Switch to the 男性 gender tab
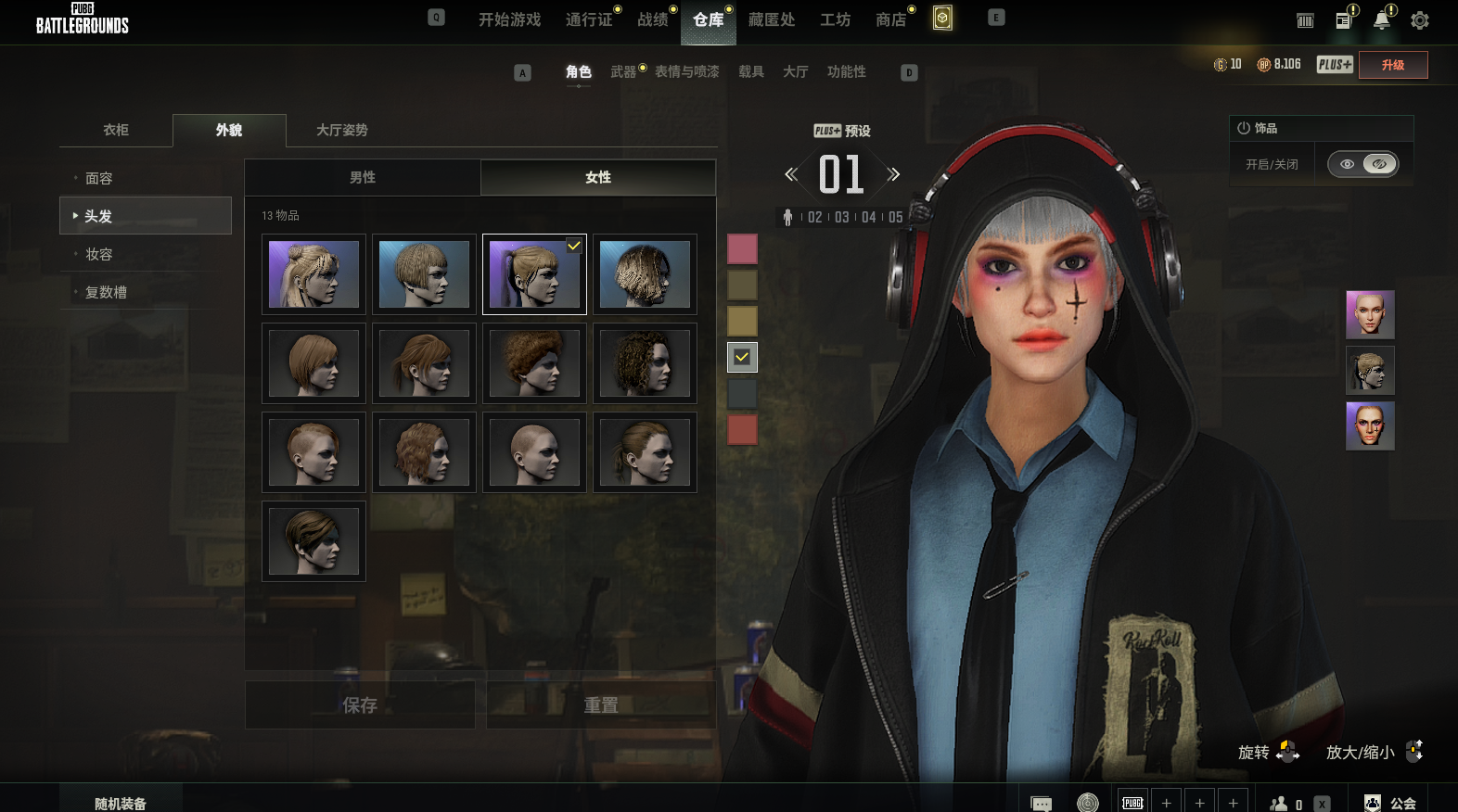1458x812 pixels. (363, 177)
